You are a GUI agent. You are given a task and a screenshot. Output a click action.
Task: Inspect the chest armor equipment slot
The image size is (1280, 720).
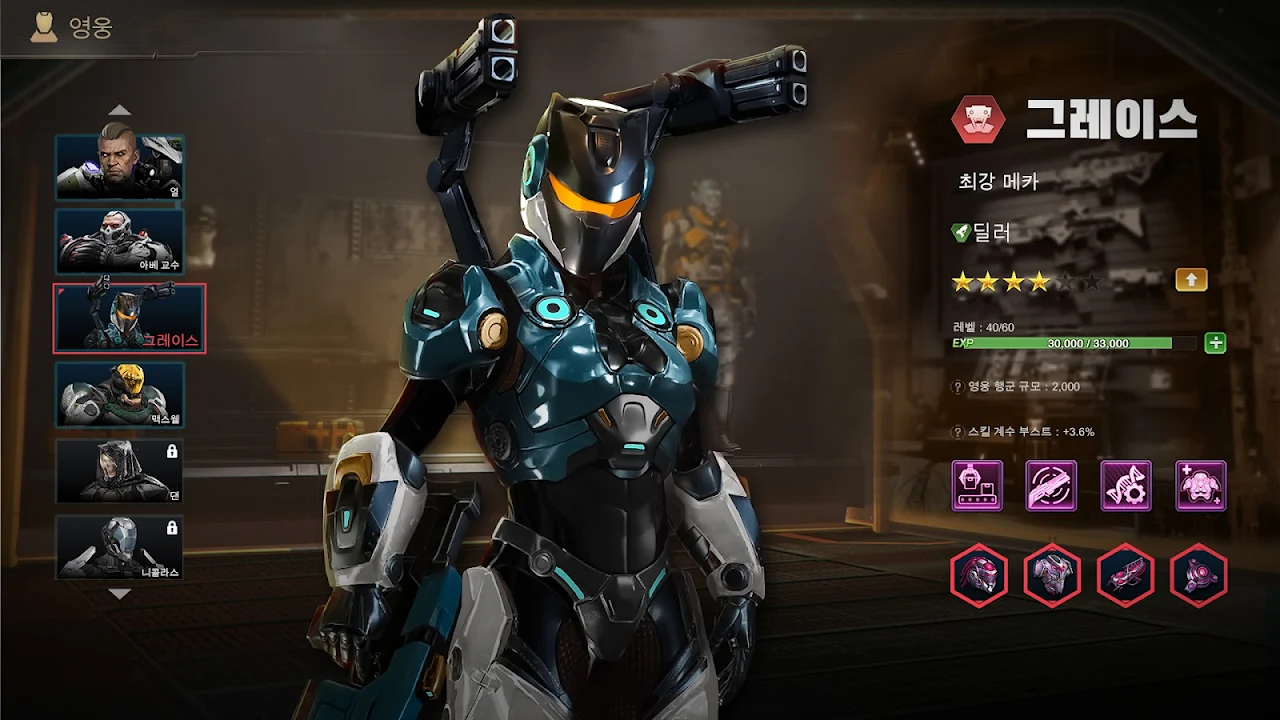(x=1052, y=575)
